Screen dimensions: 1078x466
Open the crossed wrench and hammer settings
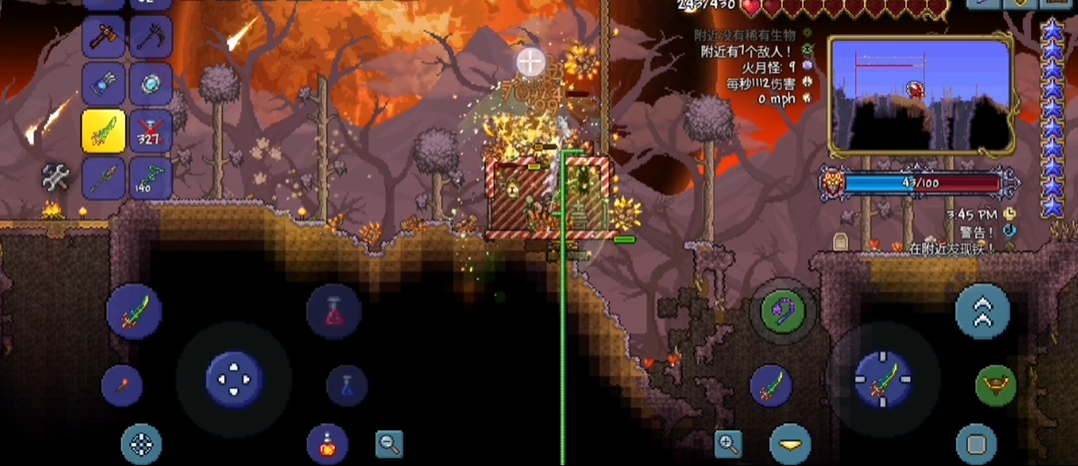[56, 178]
